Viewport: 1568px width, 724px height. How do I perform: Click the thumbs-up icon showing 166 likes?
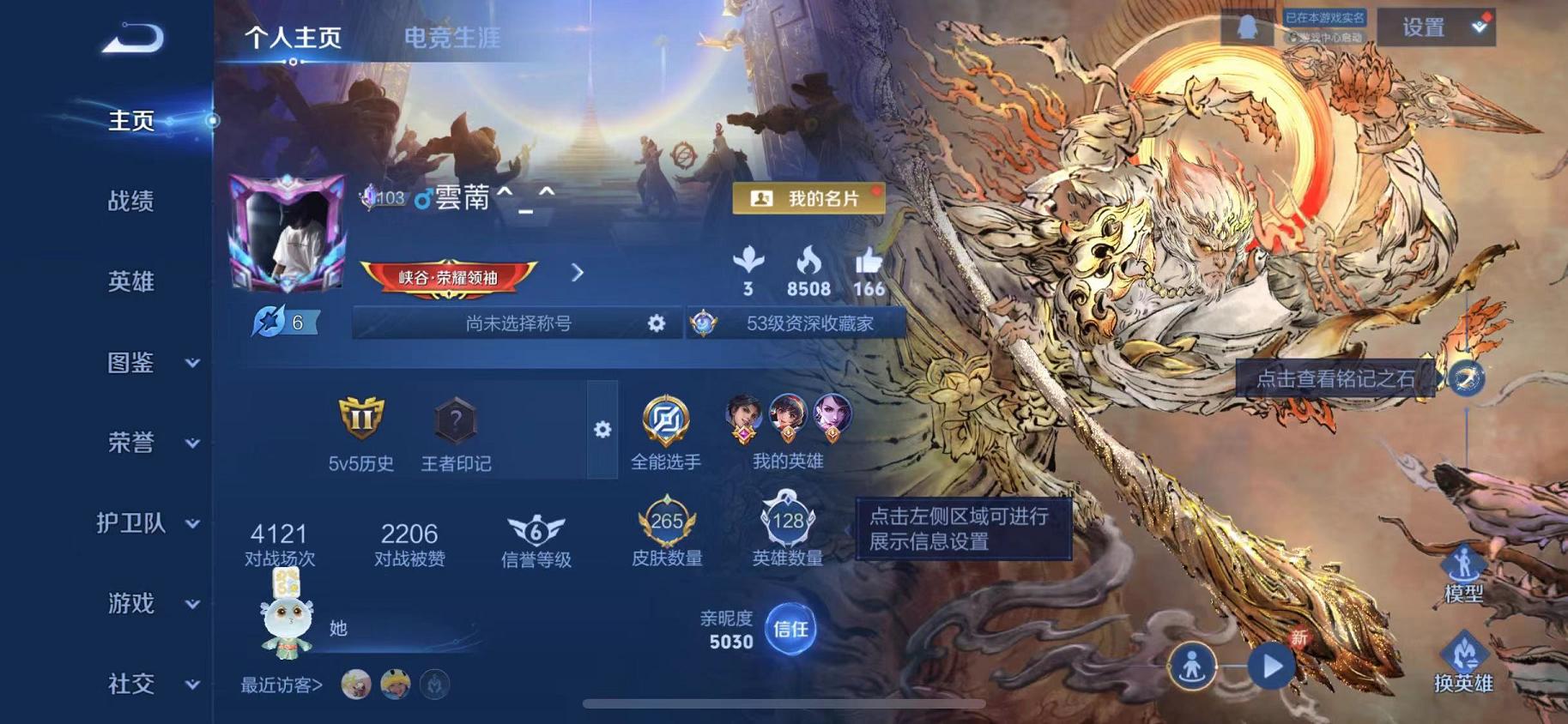(869, 262)
